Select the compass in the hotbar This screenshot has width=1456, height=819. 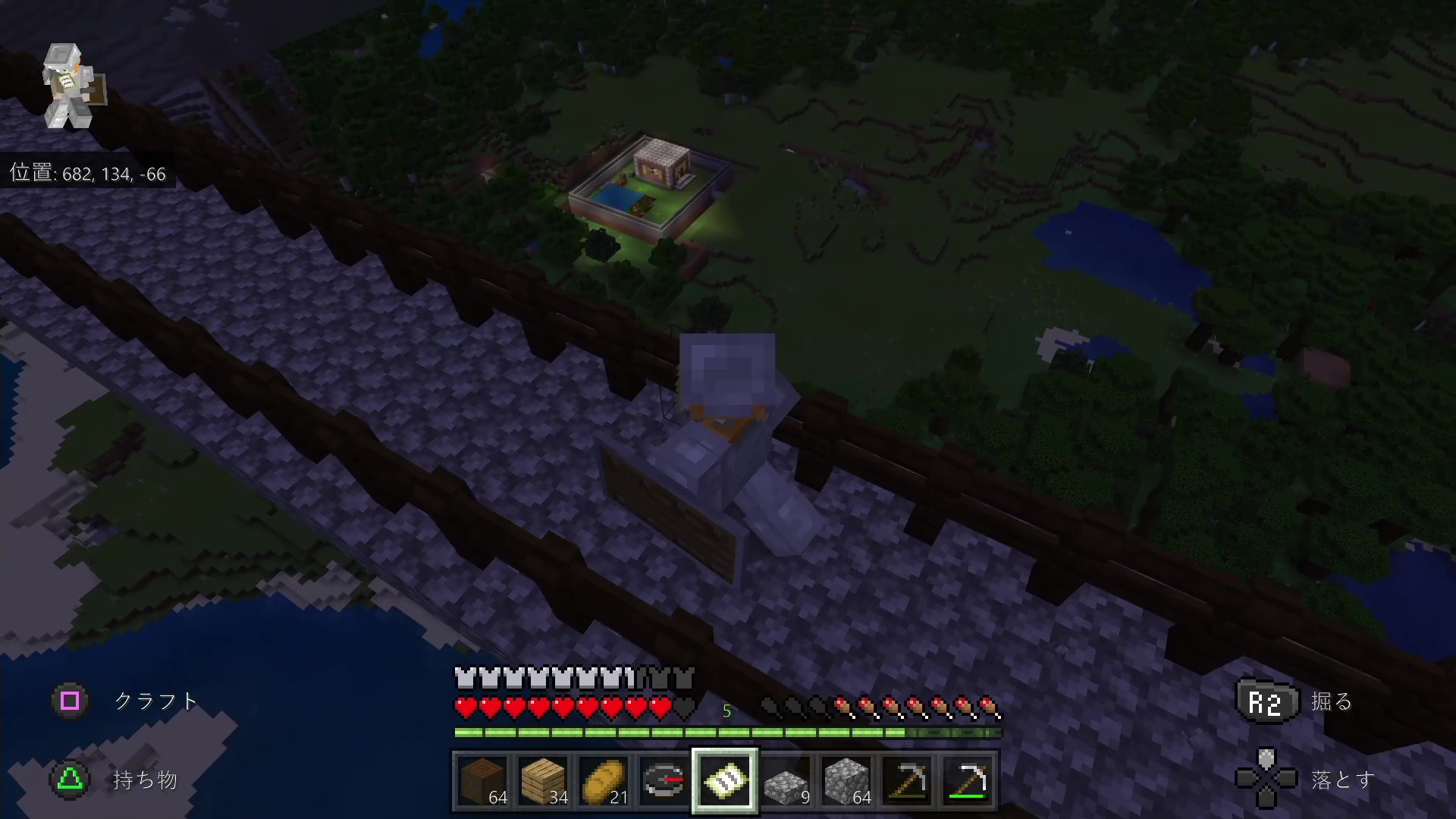[x=664, y=780]
